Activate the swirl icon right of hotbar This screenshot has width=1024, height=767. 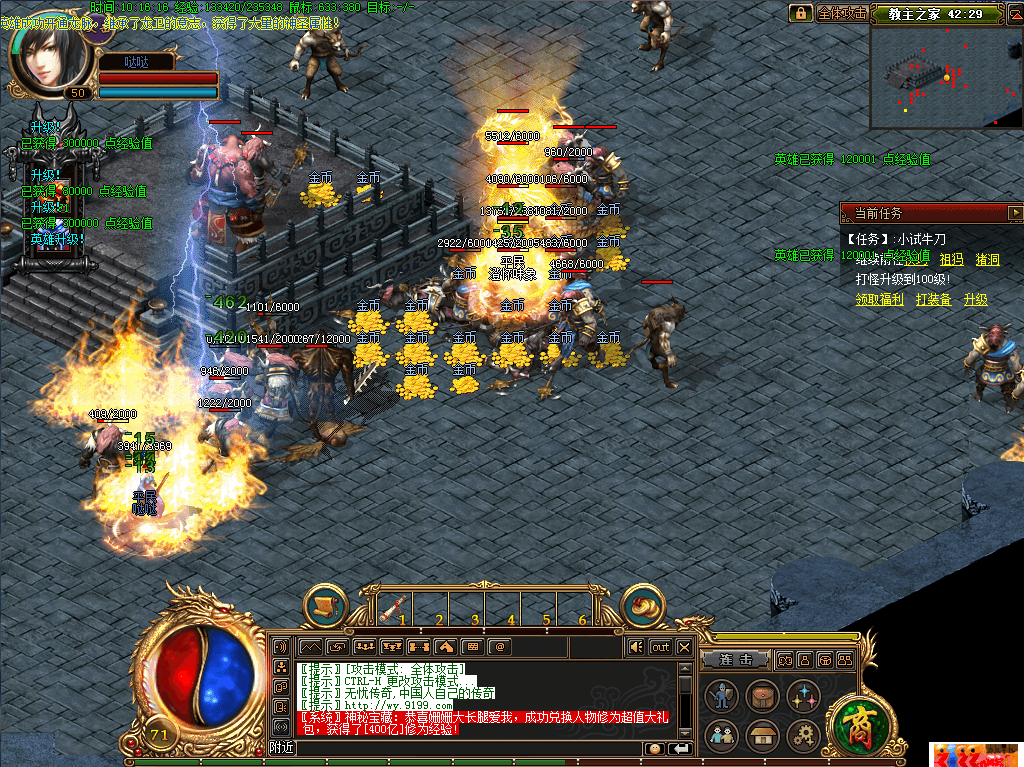(643, 605)
